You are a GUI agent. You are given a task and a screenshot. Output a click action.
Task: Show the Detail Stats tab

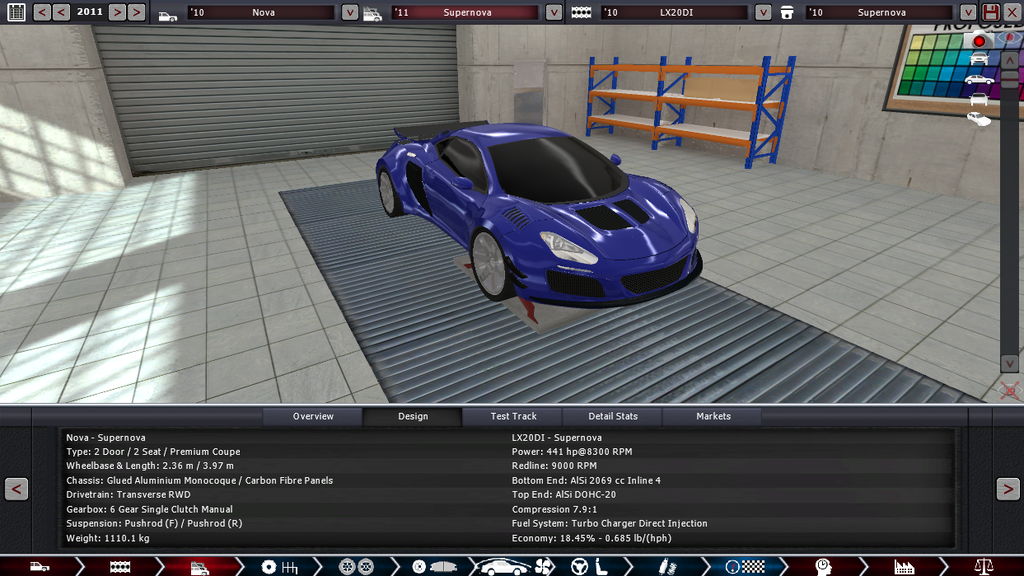[x=613, y=416]
